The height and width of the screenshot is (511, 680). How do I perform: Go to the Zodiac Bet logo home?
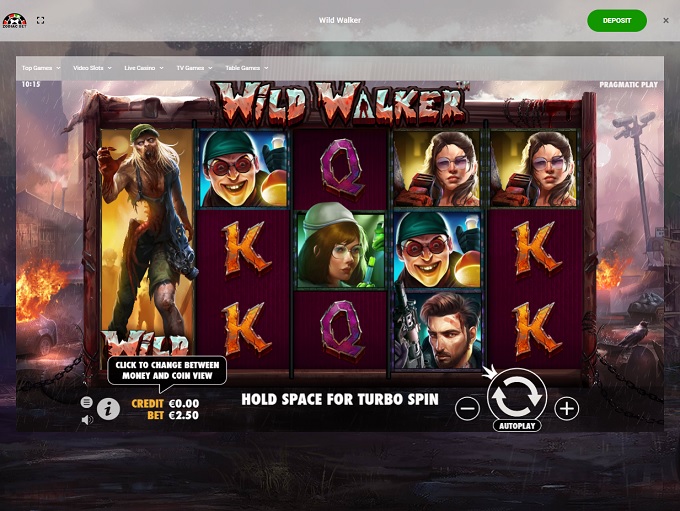[x=14, y=20]
